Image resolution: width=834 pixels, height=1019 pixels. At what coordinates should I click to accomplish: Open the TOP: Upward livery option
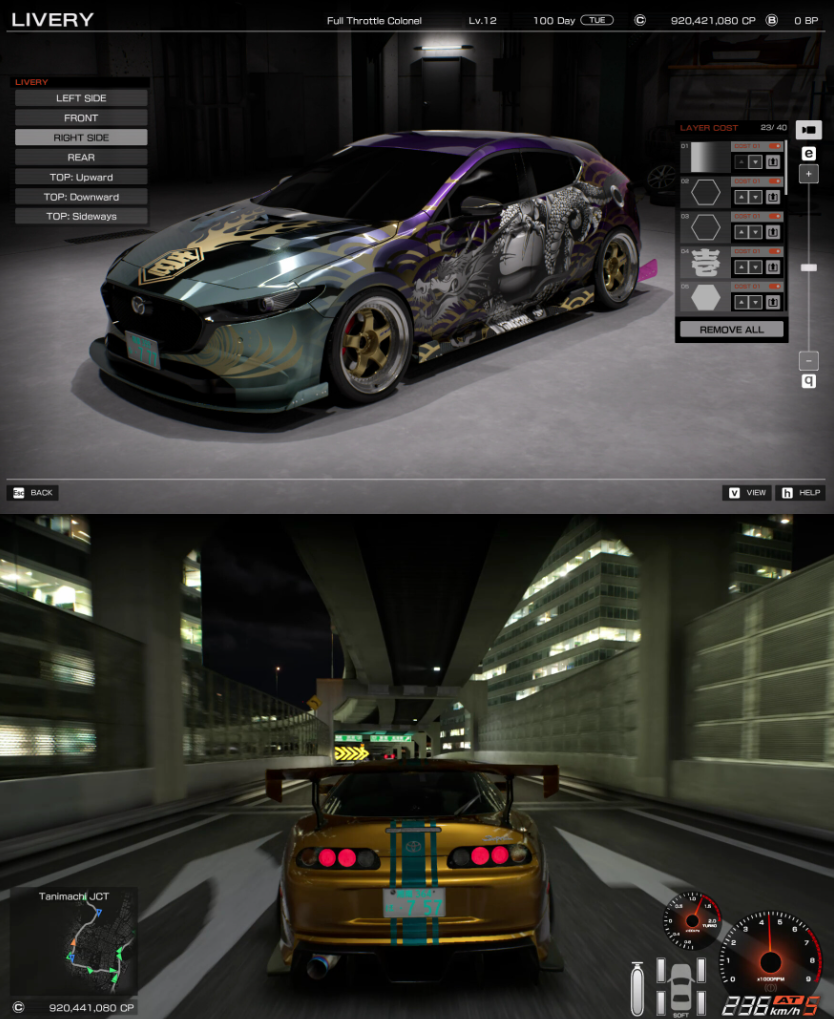tap(81, 177)
